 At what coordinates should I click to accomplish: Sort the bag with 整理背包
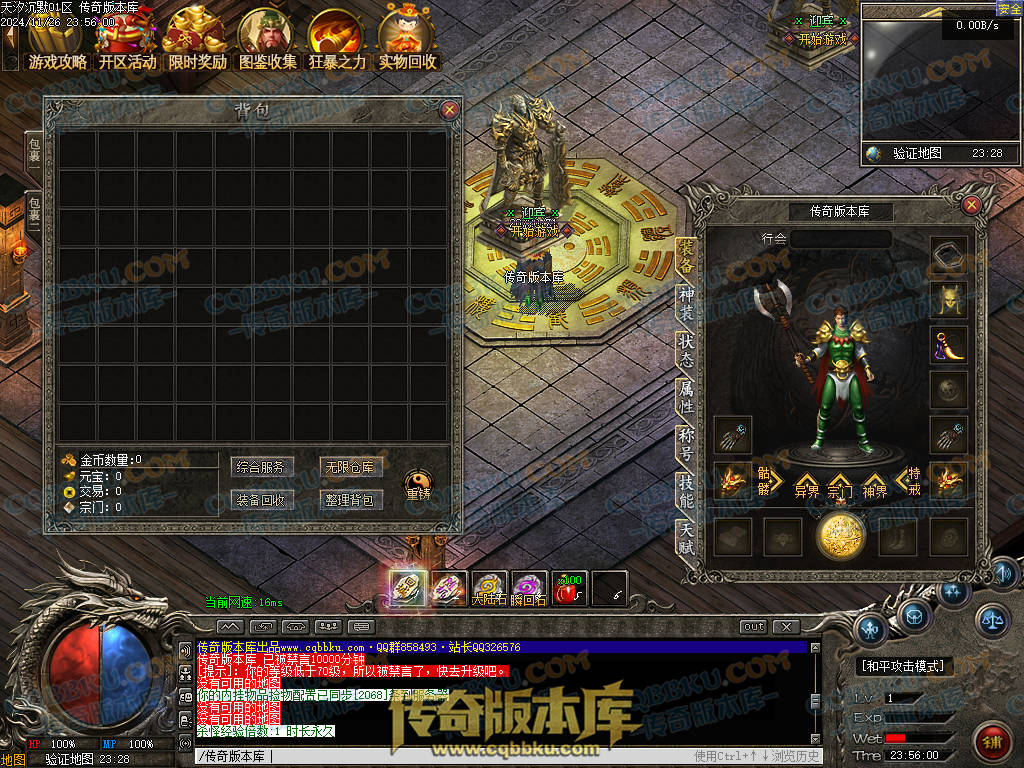[348, 500]
